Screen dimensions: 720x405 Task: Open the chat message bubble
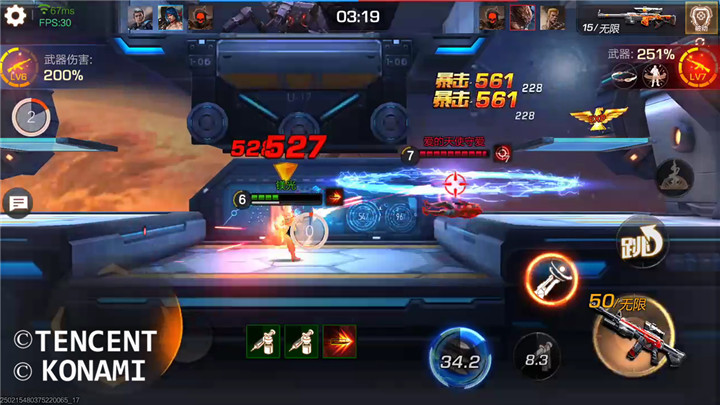tap(18, 204)
